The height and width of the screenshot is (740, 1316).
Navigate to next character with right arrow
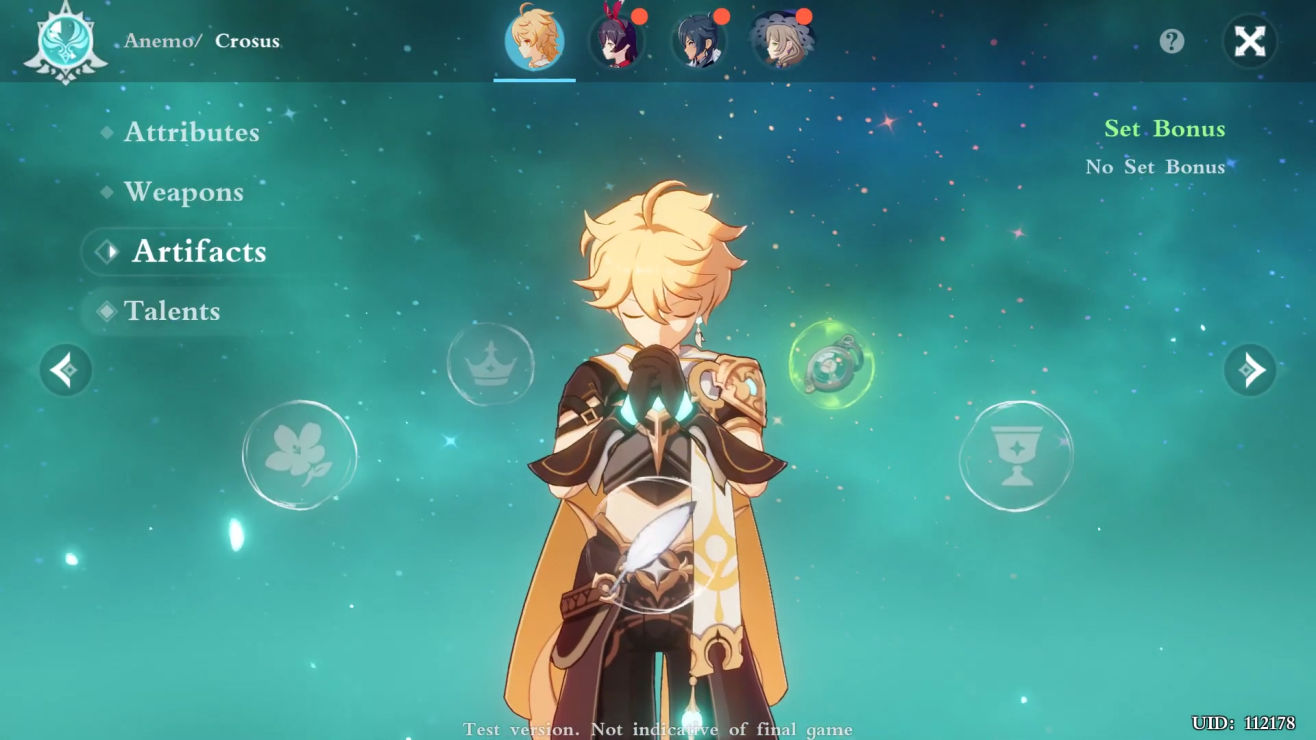(1250, 370)
